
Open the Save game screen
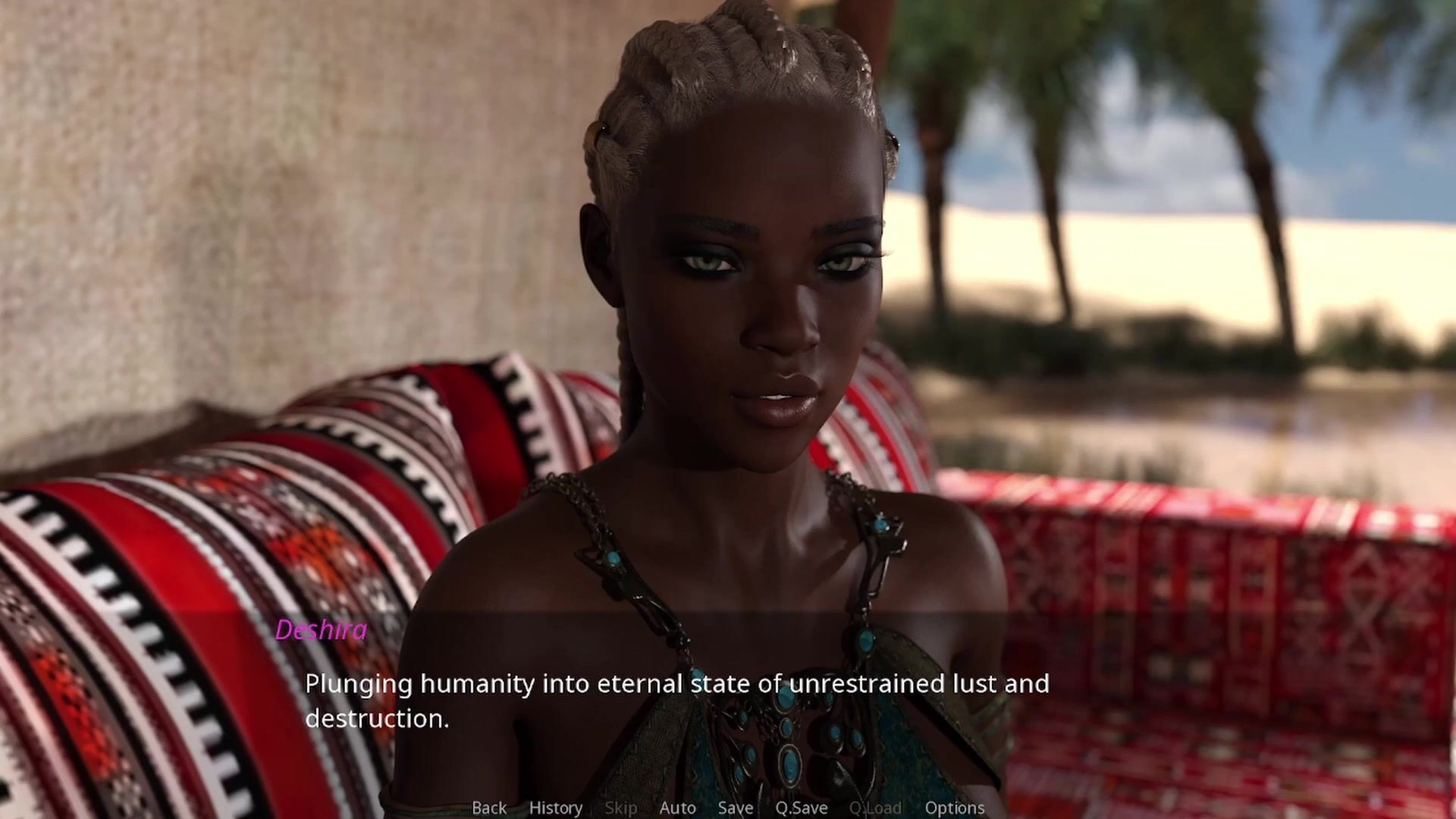tap(736, 808)
